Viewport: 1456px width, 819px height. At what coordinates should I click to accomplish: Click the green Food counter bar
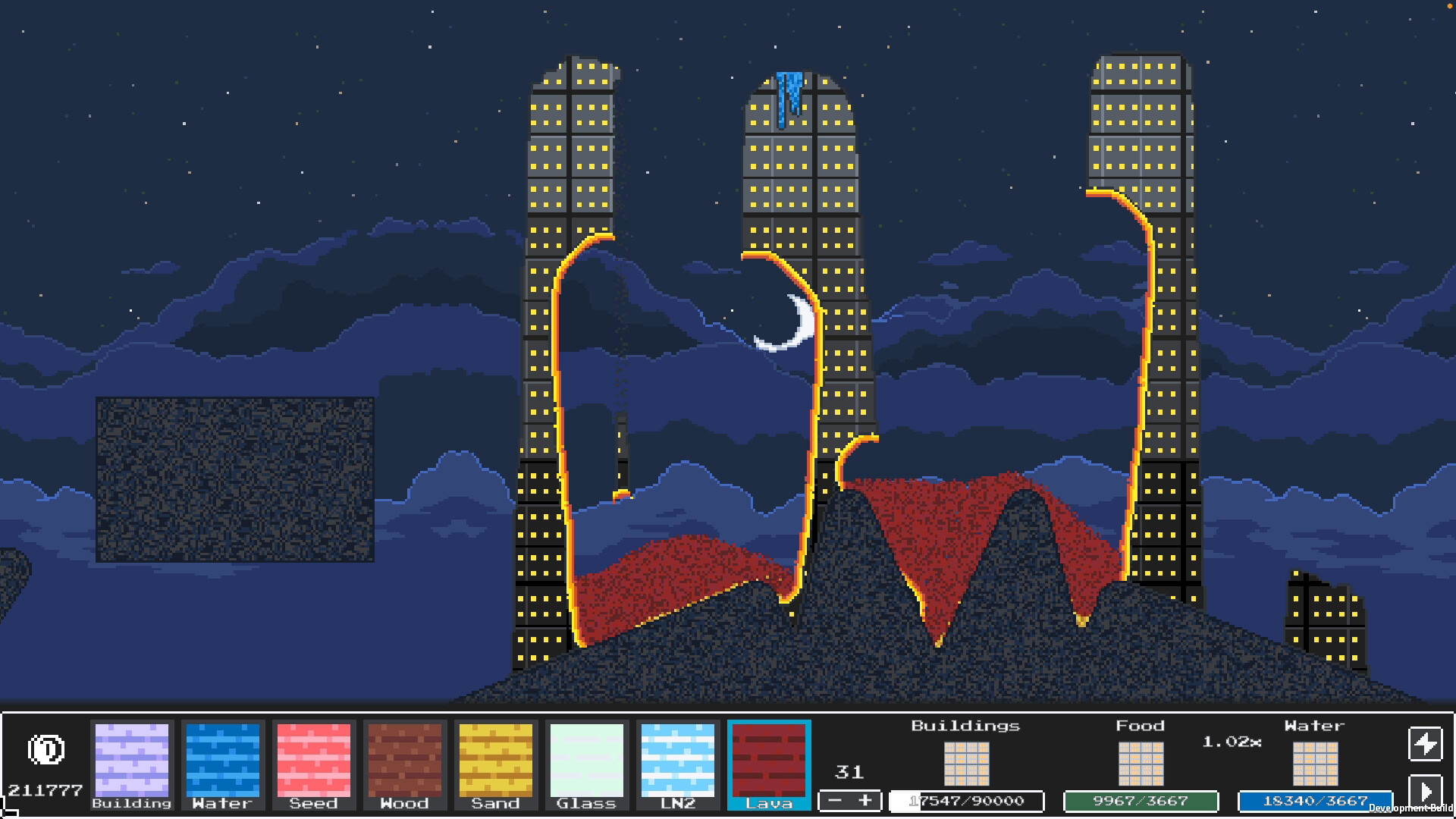pyautogui.click(x=1141, y=801)
